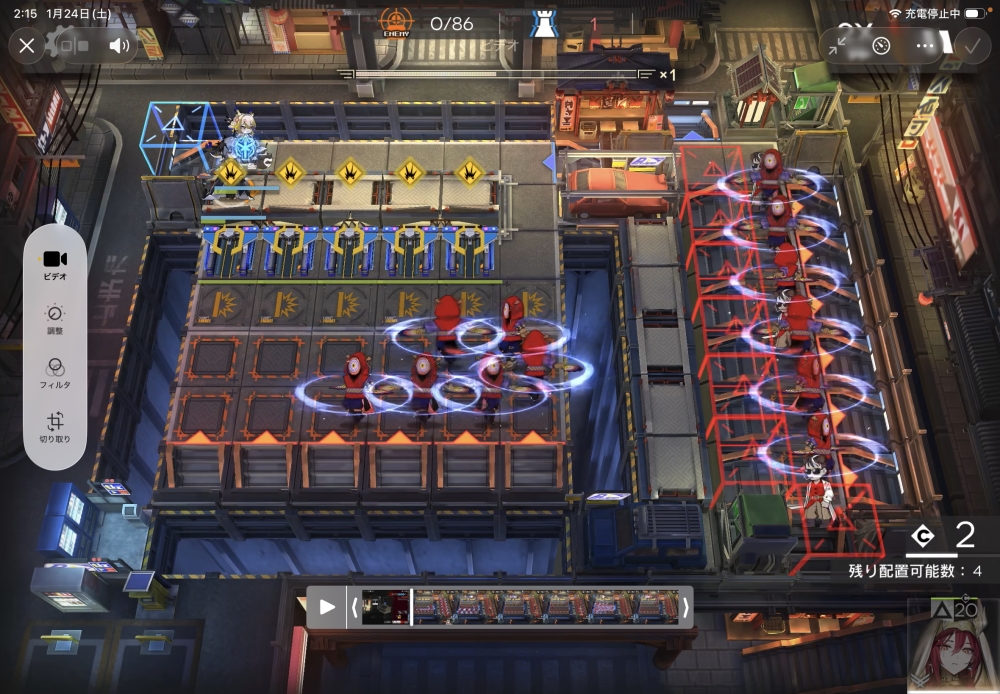The image size is (1000, 694).
Task: Play the video from the editor bar
Action: [x=327, y=607]
